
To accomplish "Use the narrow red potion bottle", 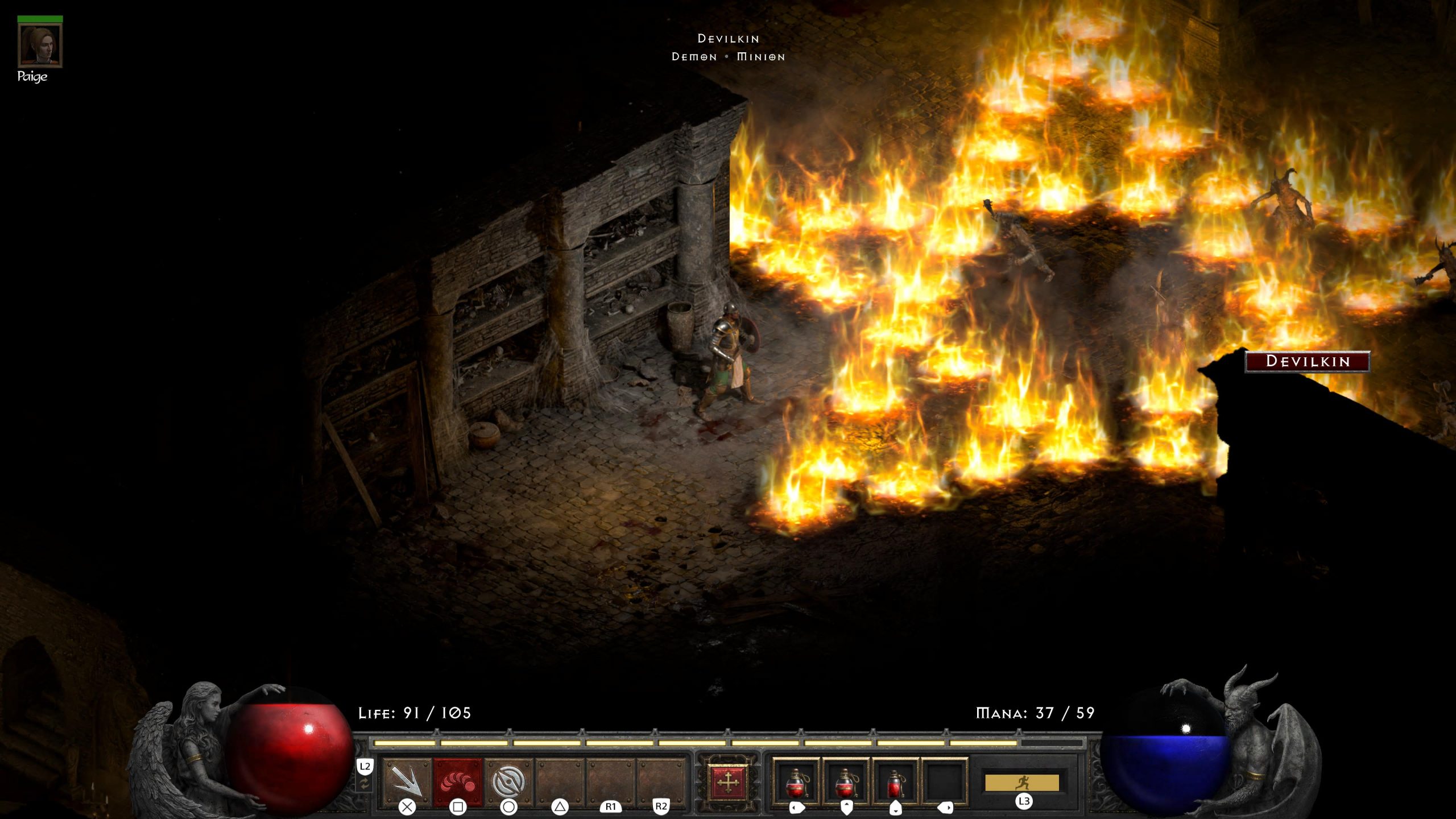I will coord(895,781).
